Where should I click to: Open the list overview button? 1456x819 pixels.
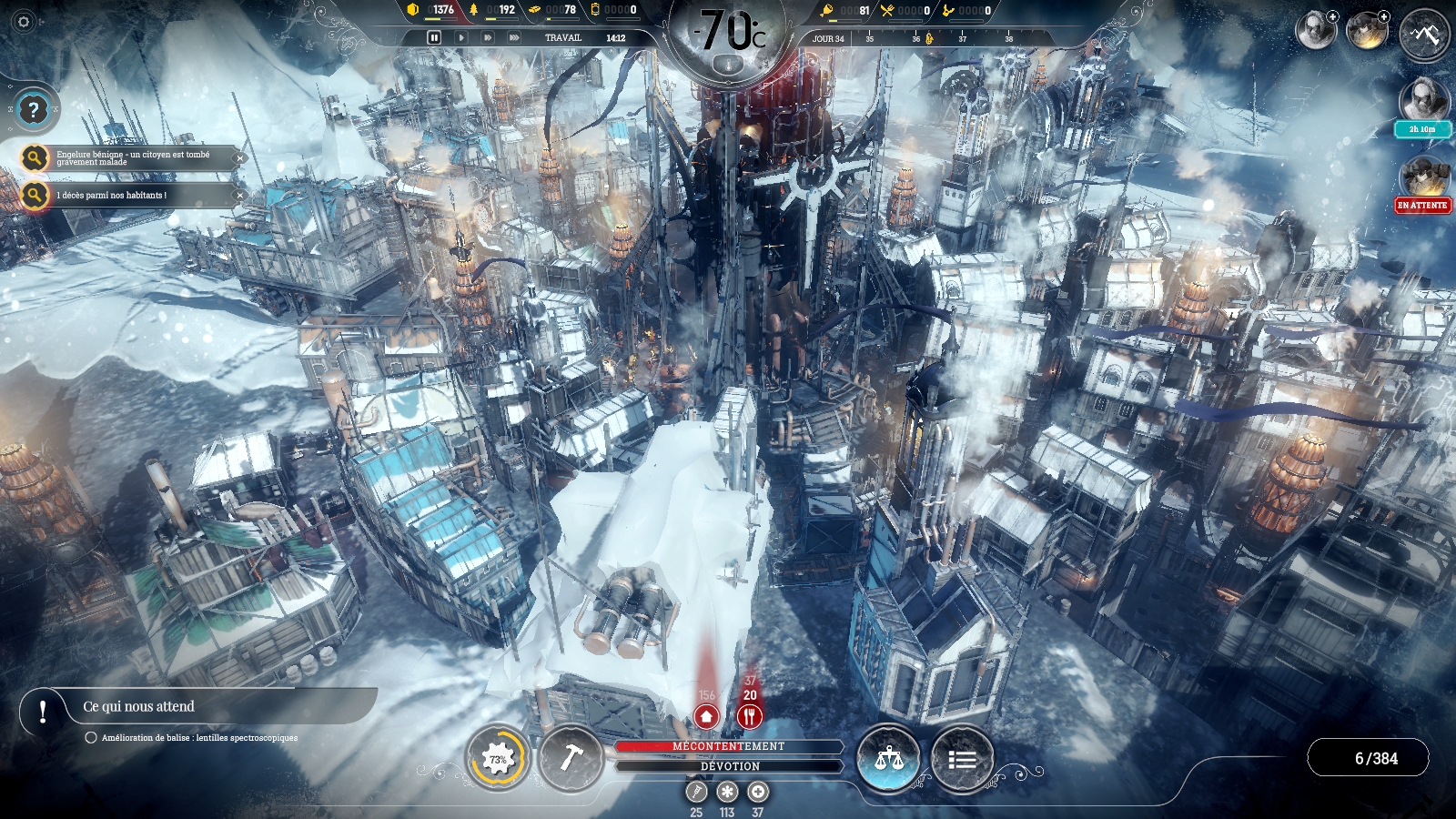click(x=962, y=758)
